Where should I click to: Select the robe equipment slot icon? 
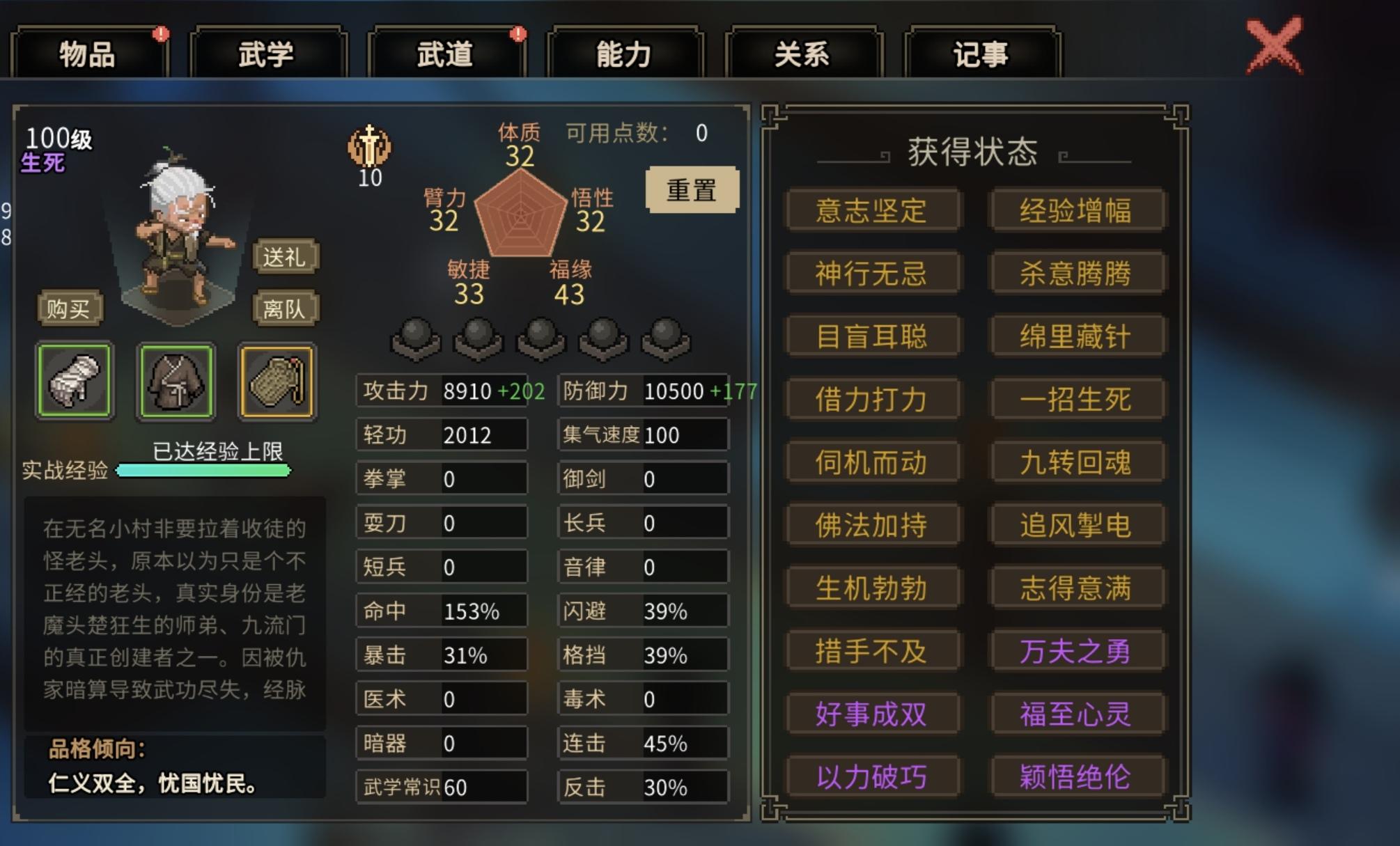point(176,382)
